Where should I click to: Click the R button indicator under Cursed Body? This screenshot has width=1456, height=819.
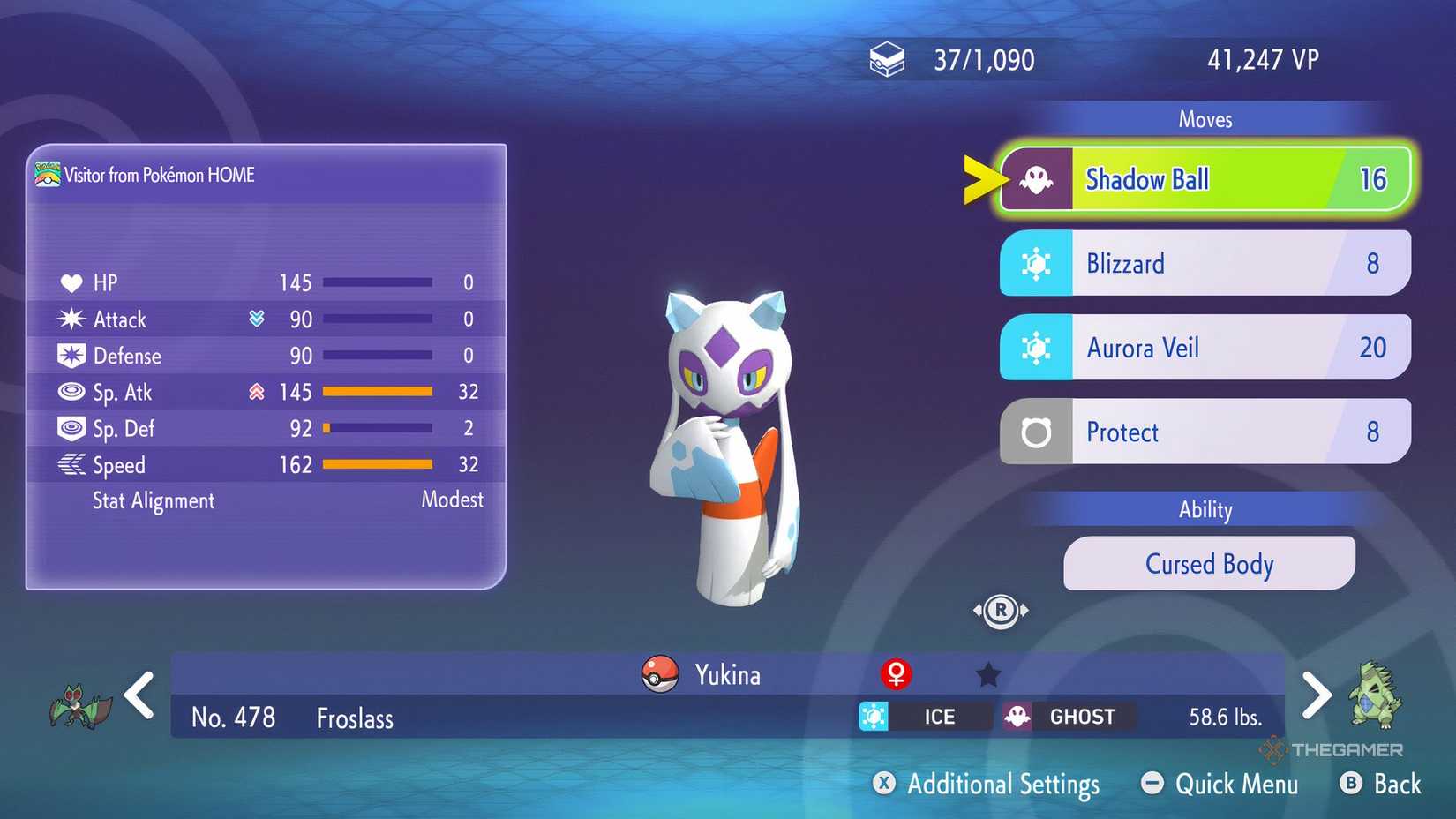1002,609
